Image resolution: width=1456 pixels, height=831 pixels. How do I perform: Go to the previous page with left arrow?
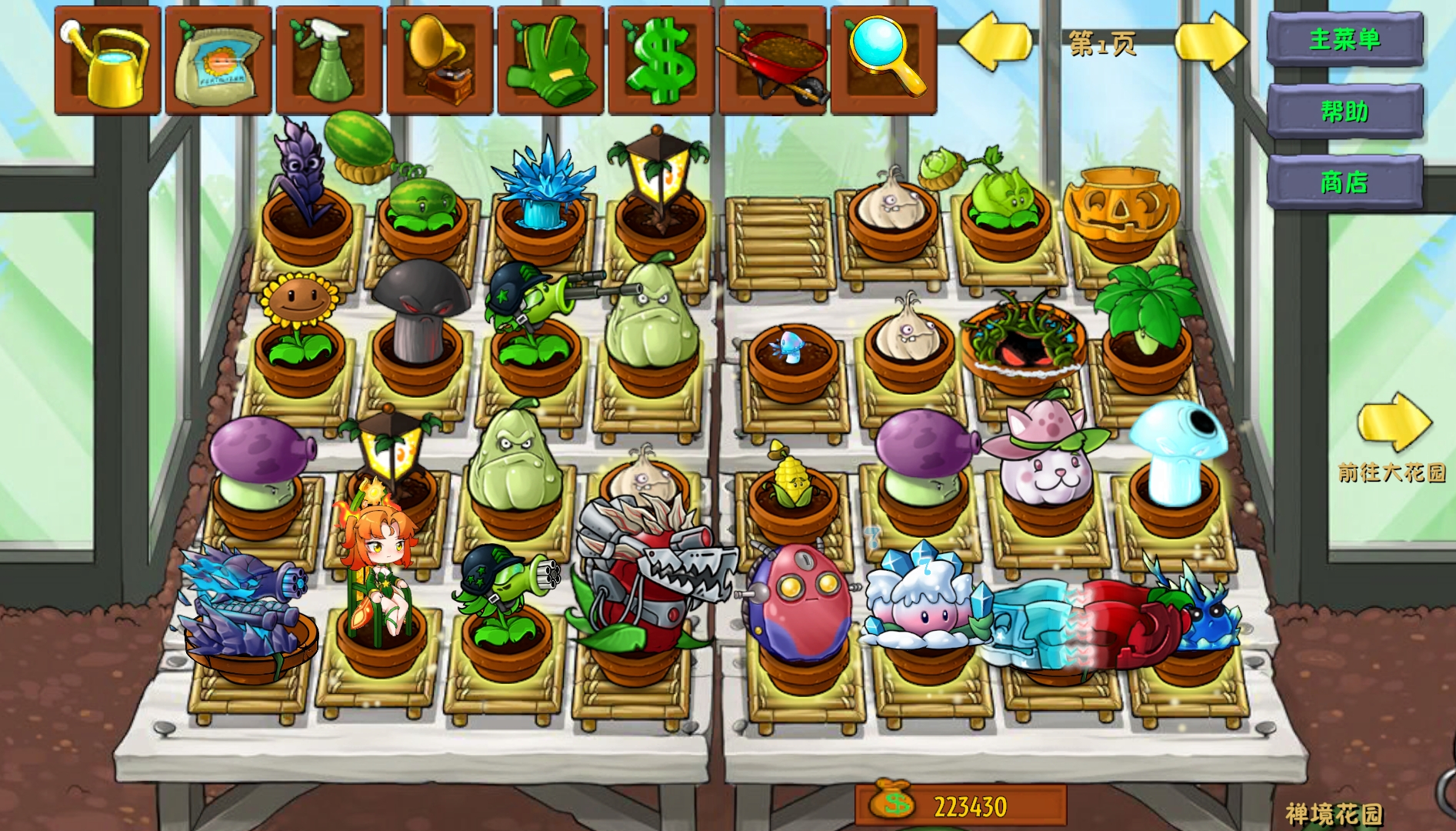(x=995, y=42)
